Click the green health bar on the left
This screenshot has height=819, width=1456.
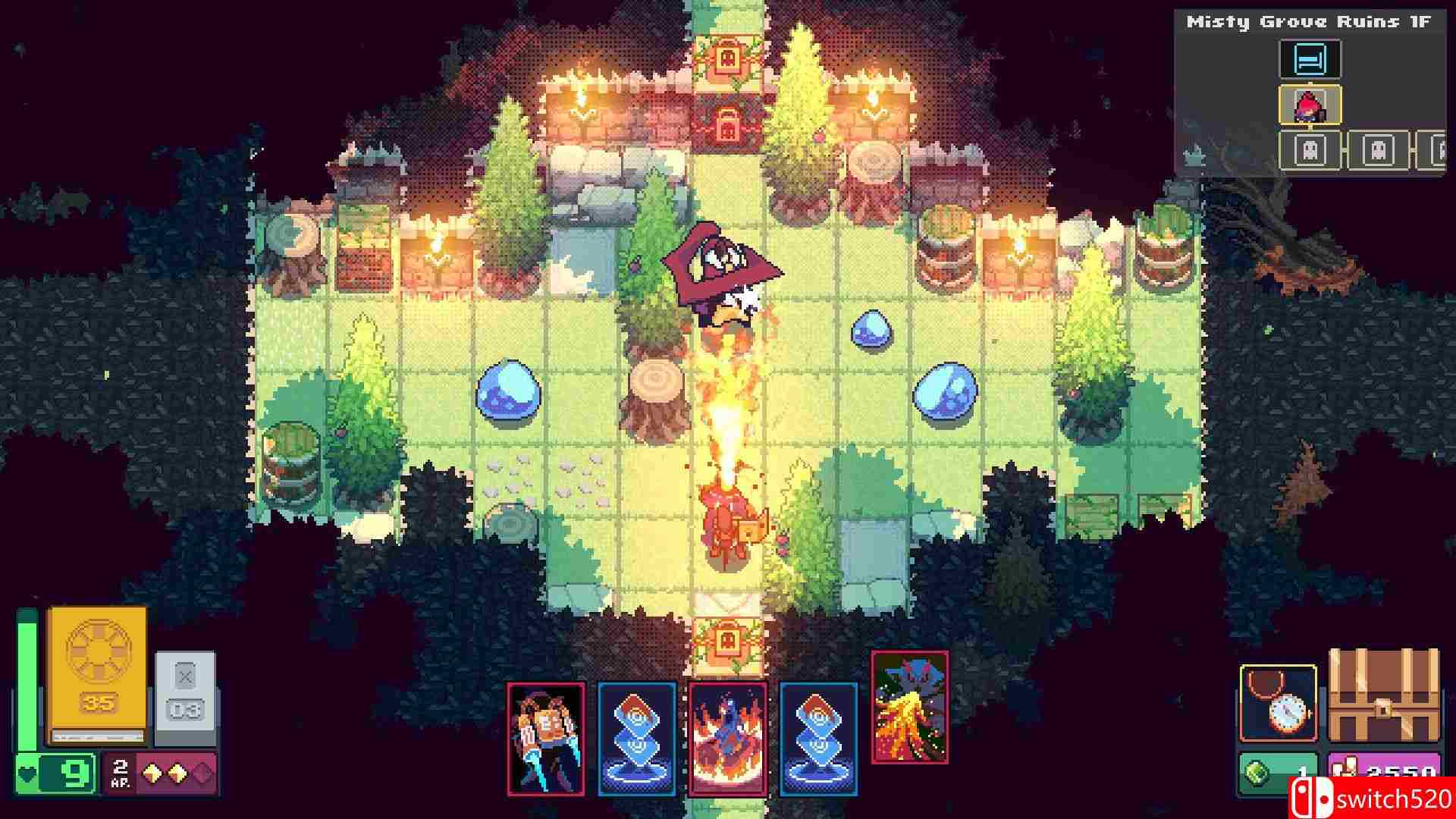point(26,675)
